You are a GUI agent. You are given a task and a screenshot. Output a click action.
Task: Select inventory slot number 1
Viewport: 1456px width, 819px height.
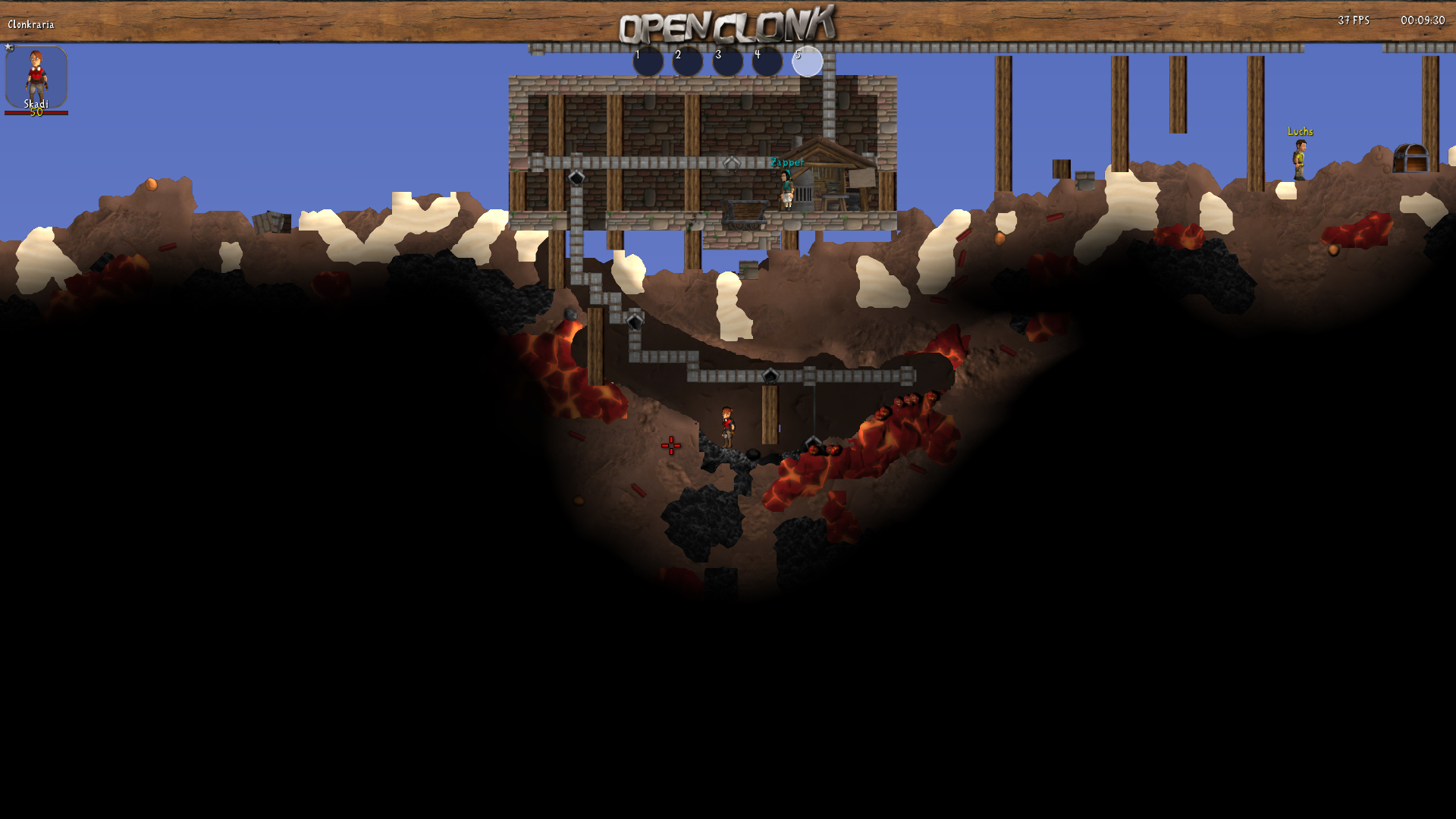[648, 61]
